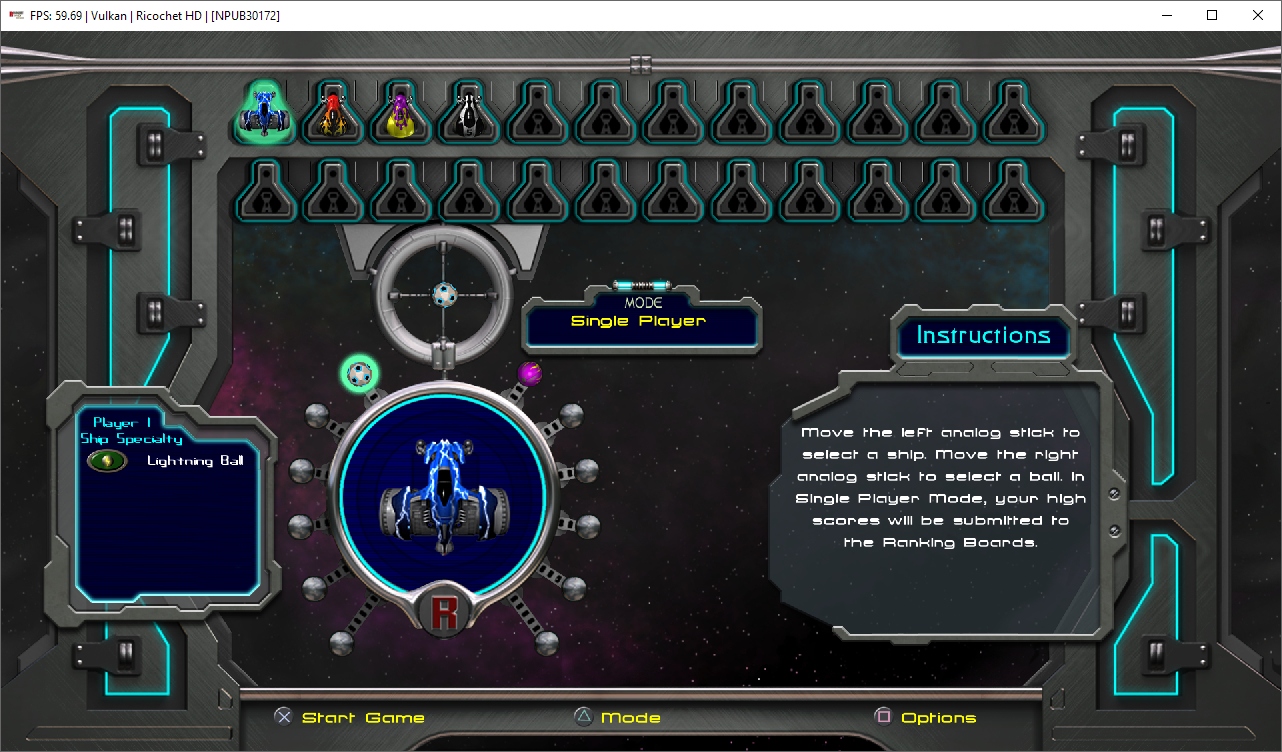Open the Options menu
Image resolution: width=1282 pixels, height=752 pixels.
pos(938,718)
